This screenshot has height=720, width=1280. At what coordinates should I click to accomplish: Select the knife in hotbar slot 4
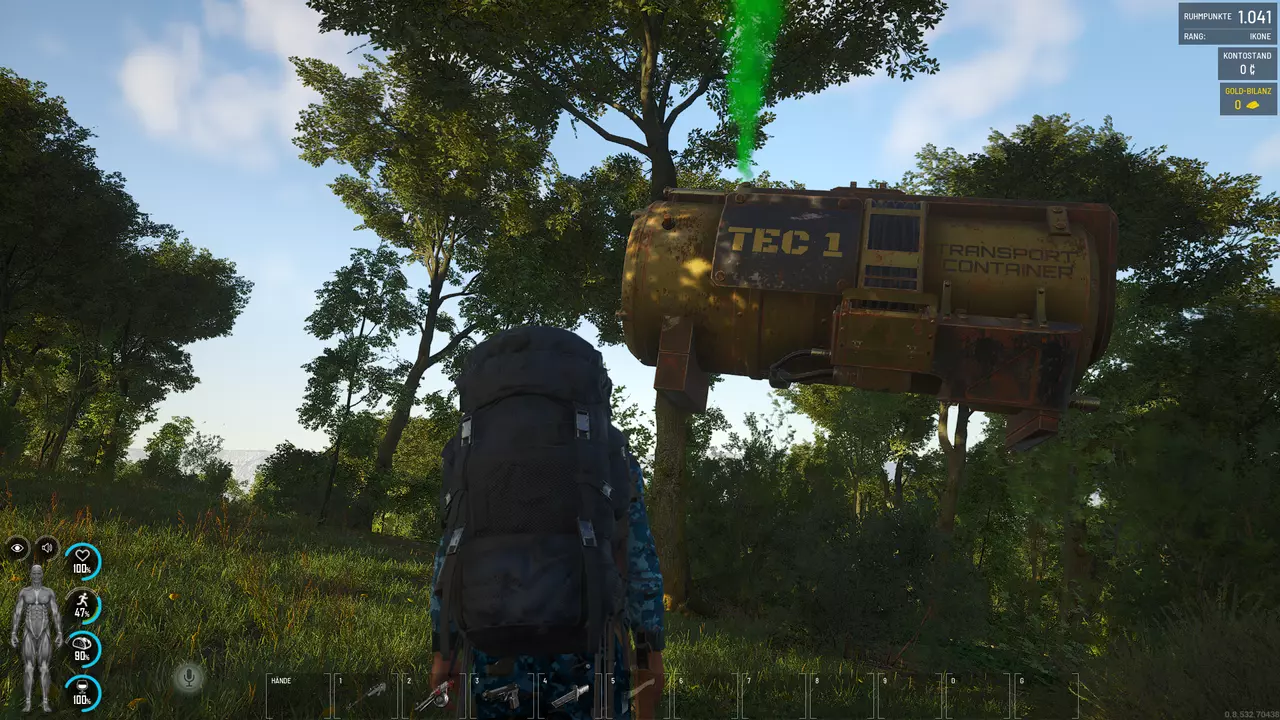[x=571, y=695]
